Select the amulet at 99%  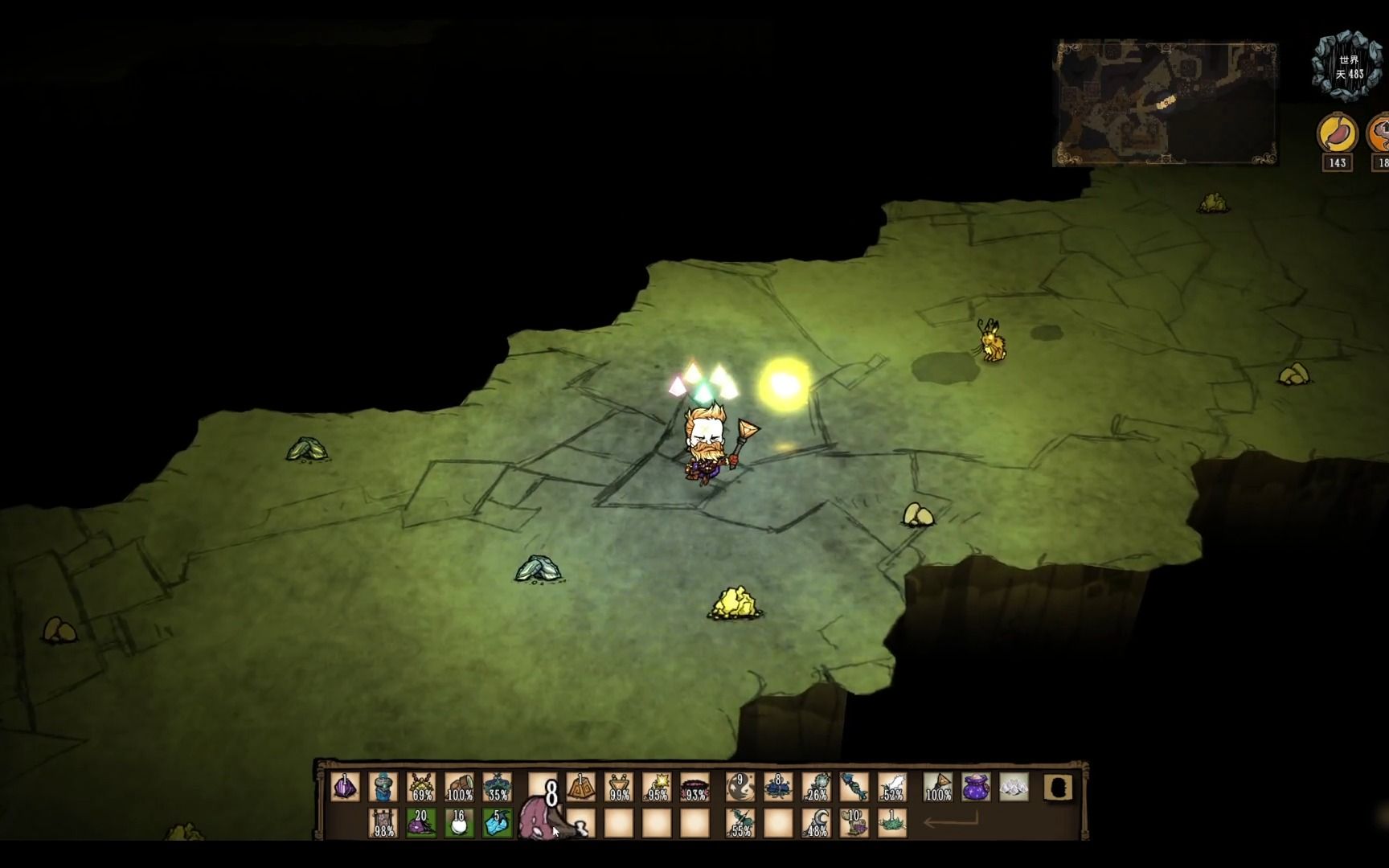click(x=619, y=787)
